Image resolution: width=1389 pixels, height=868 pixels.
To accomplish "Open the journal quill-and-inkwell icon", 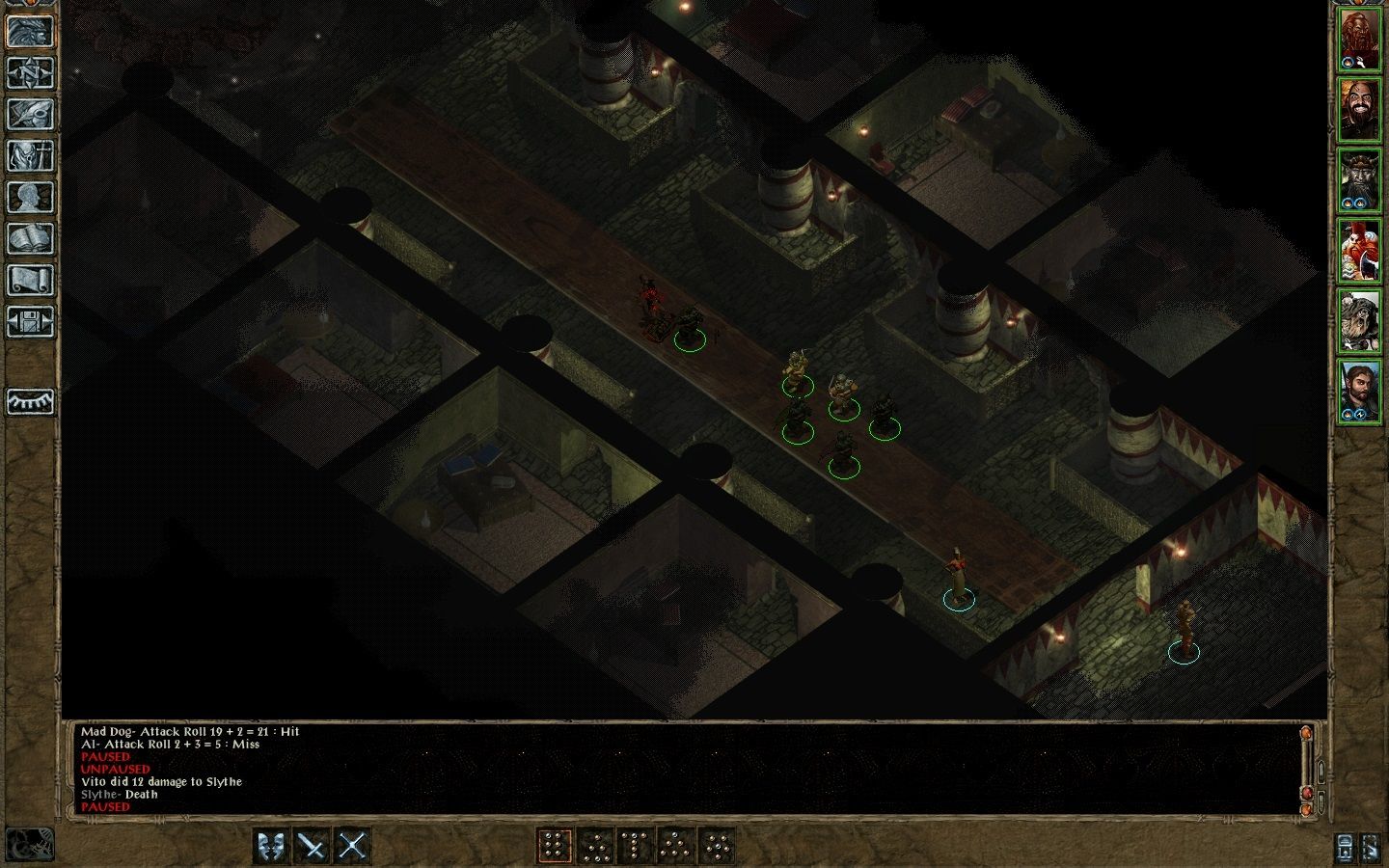I will [x=30, y=115].
